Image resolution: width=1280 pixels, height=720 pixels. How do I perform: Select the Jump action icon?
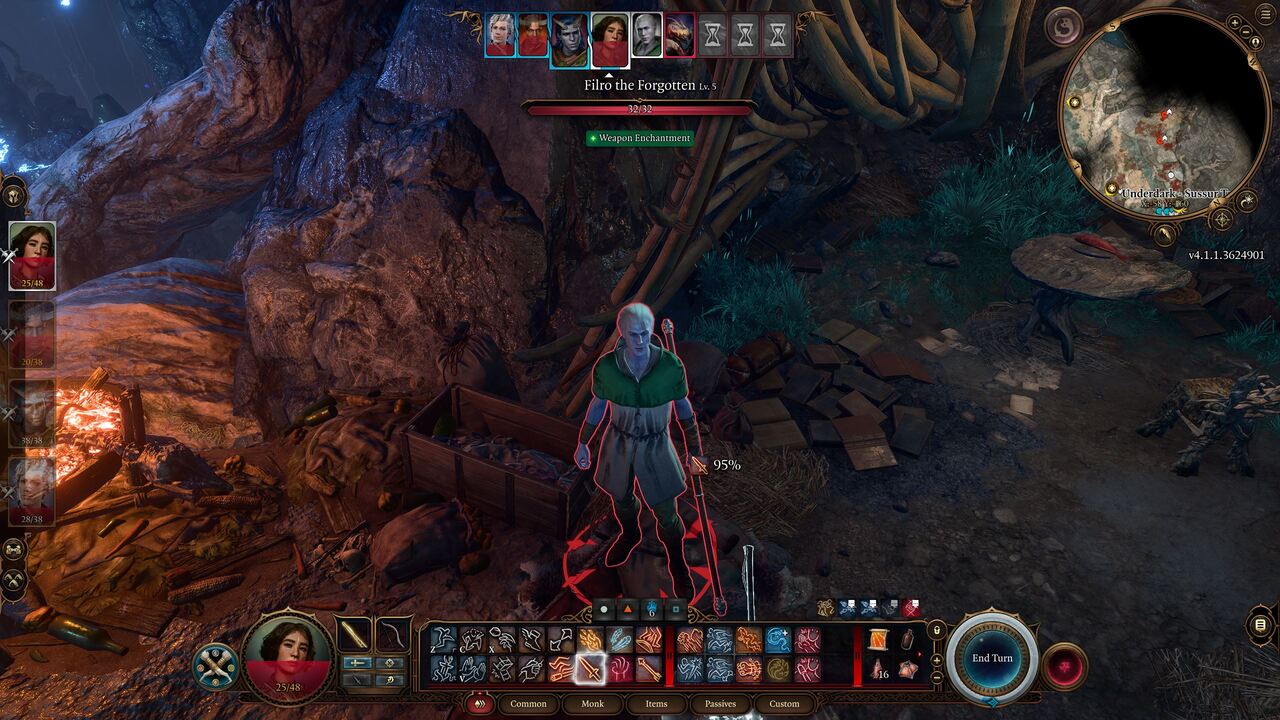click(x=440, y=638)
